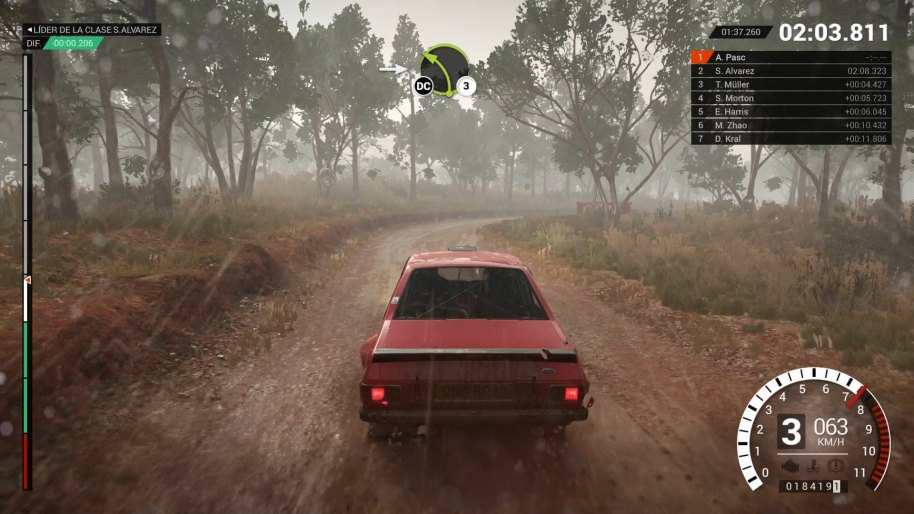Click the DC pace note badge
914x514 pixels.
point(424,86)
